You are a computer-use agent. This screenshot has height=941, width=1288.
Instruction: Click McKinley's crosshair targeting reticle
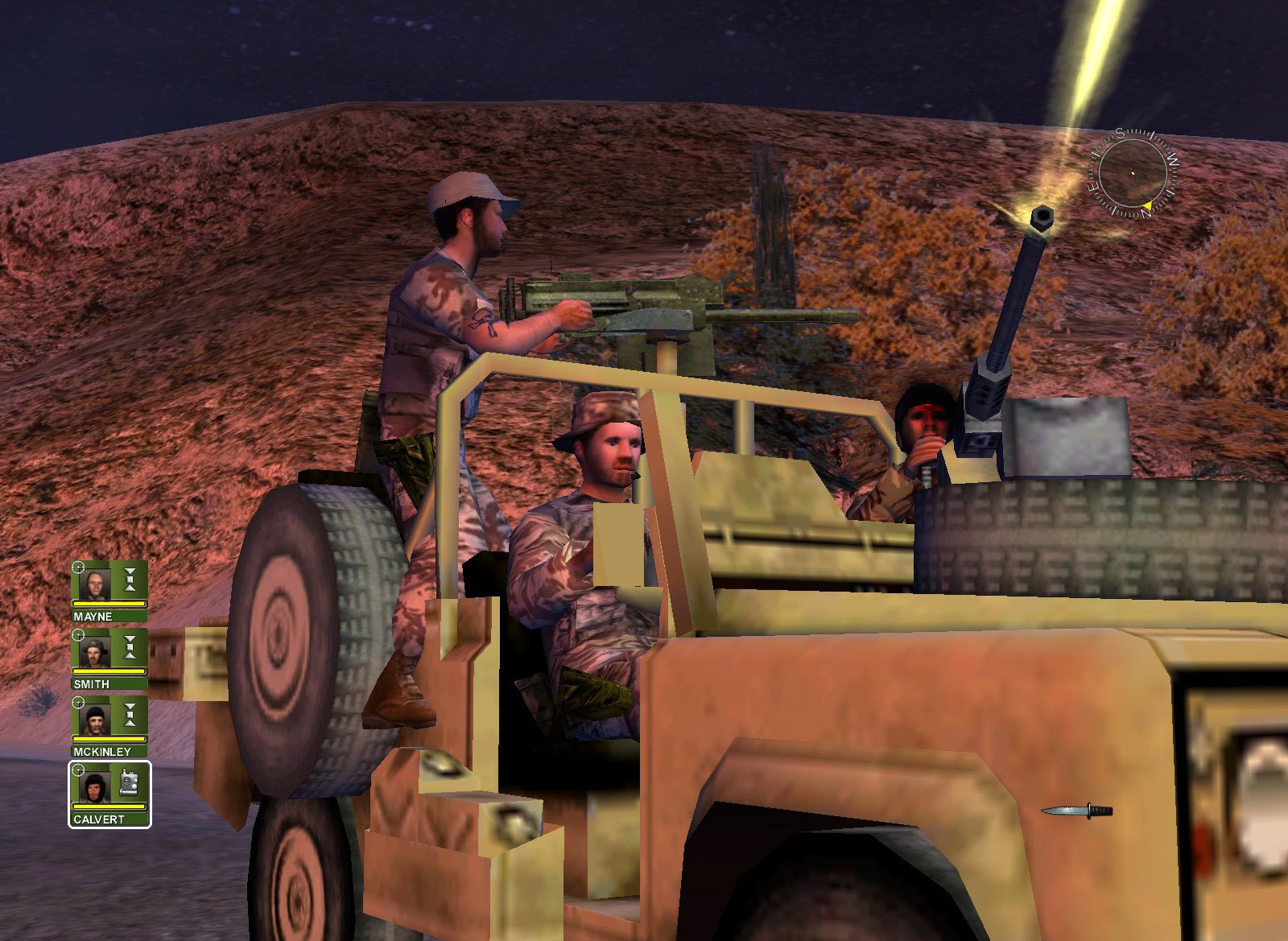(x=78, y=702)
